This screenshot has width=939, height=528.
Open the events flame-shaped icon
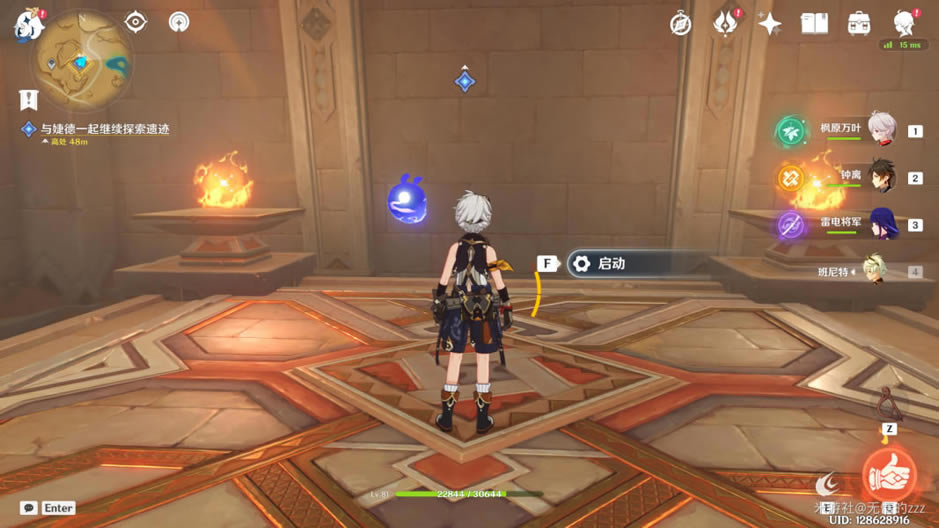pos(725,24)
